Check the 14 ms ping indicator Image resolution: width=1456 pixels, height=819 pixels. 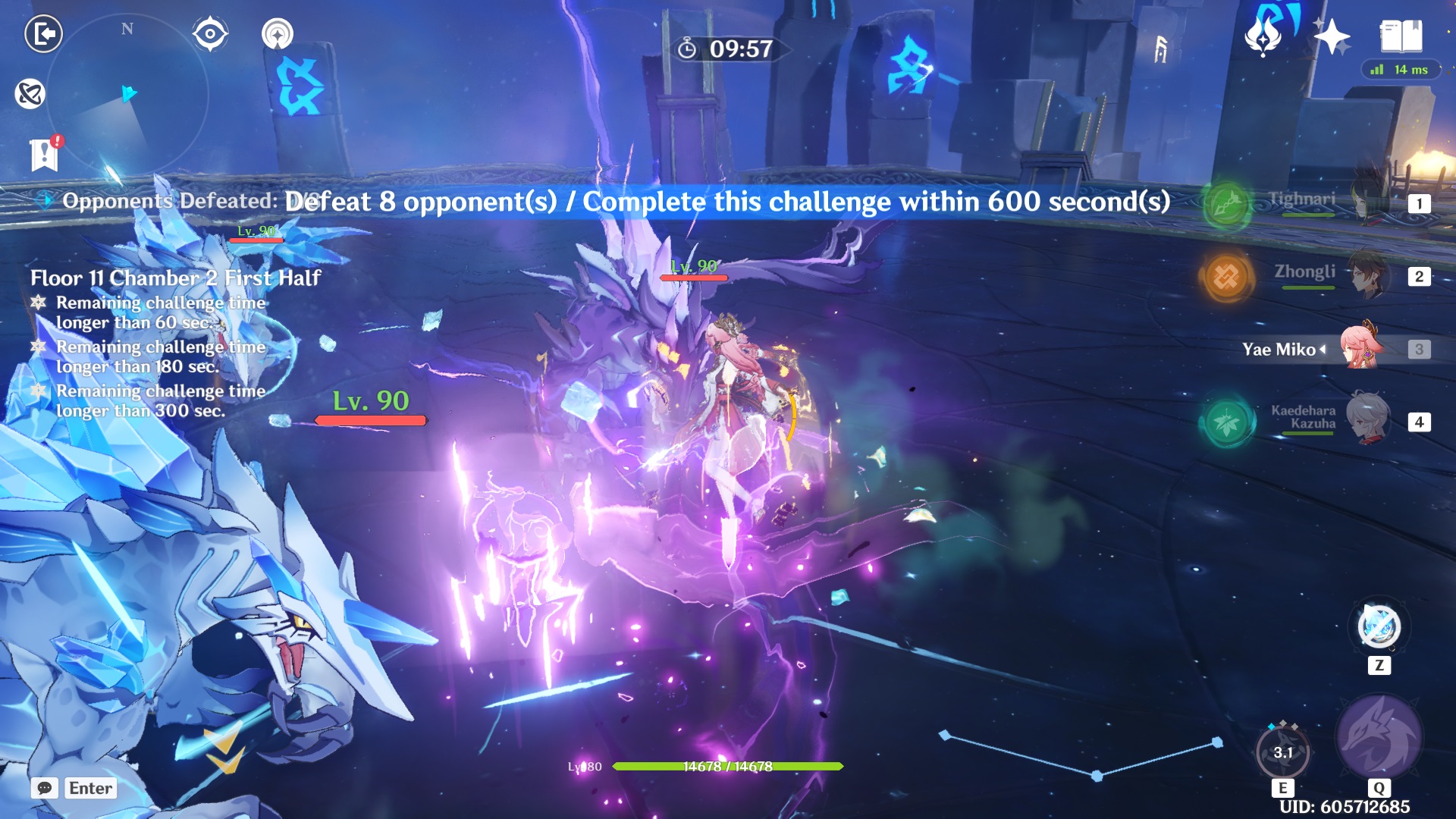coord(1401,69)
